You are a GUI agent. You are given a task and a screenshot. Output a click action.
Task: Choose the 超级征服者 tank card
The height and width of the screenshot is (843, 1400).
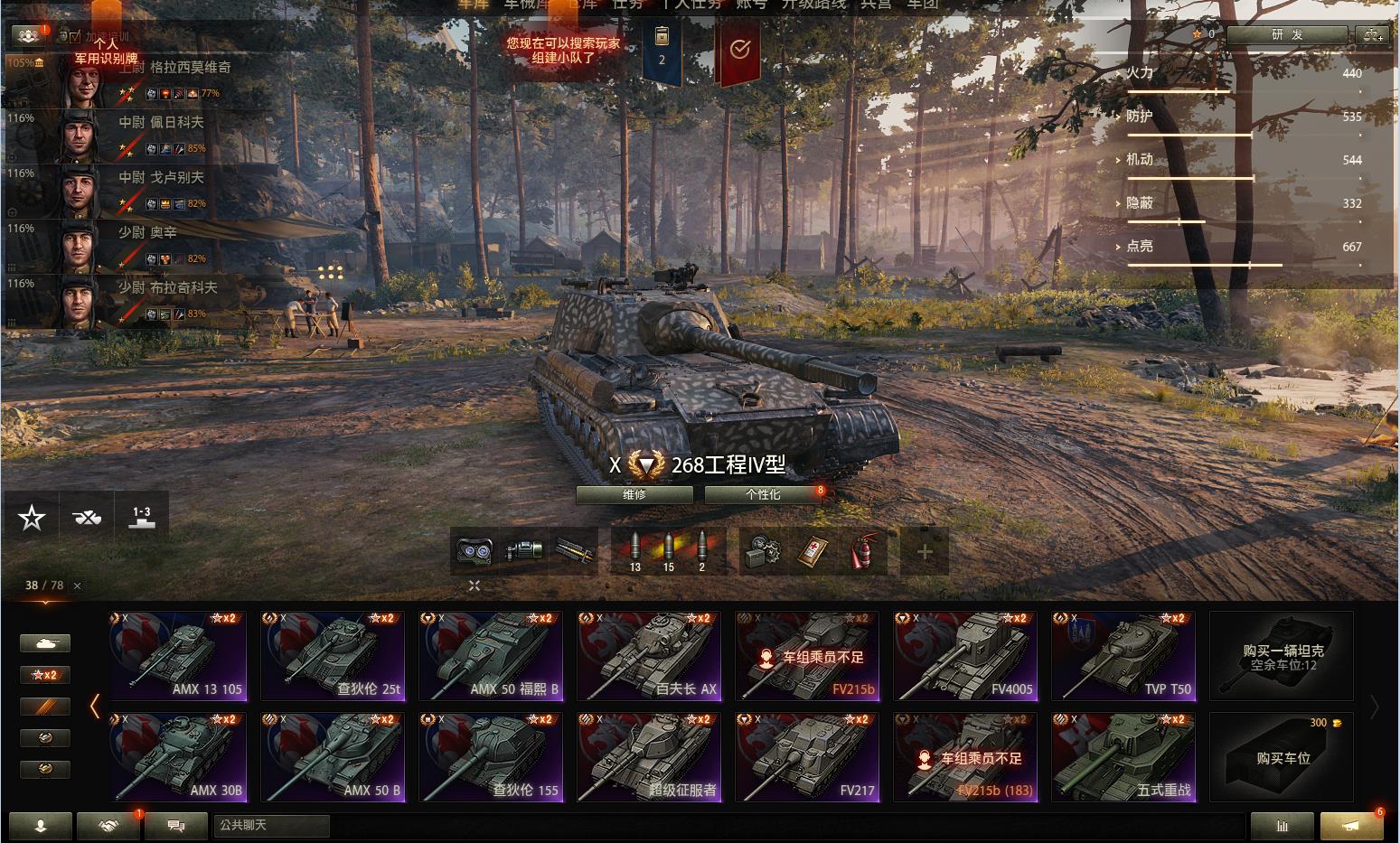(650, 757)
